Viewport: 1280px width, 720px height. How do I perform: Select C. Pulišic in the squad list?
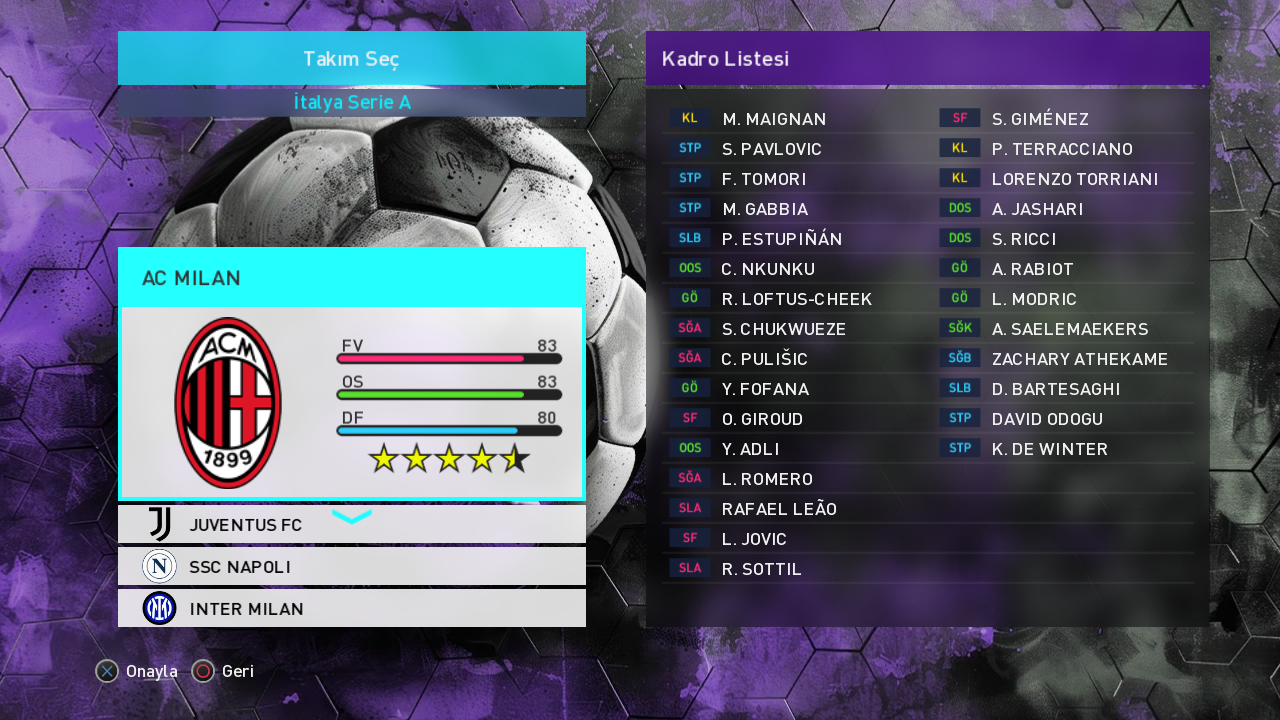[764, 359]
